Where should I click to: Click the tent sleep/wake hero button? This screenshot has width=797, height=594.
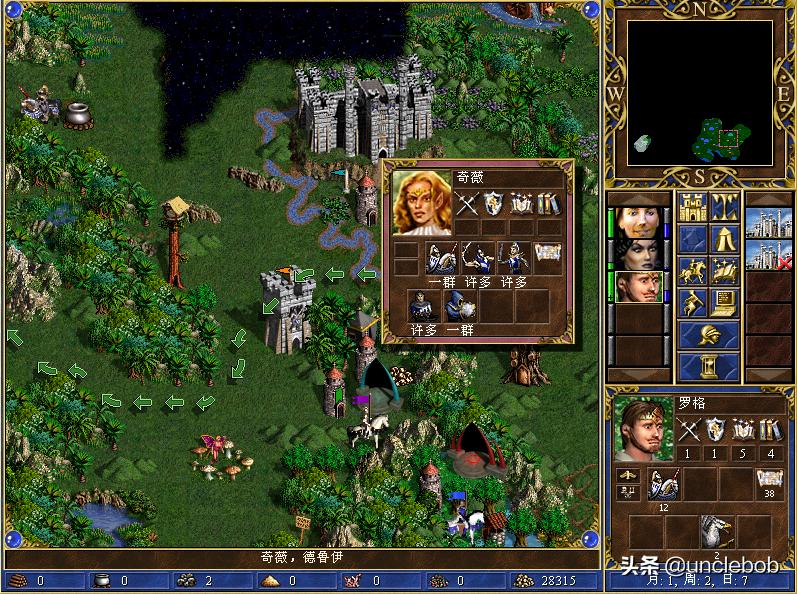point(725,239)
